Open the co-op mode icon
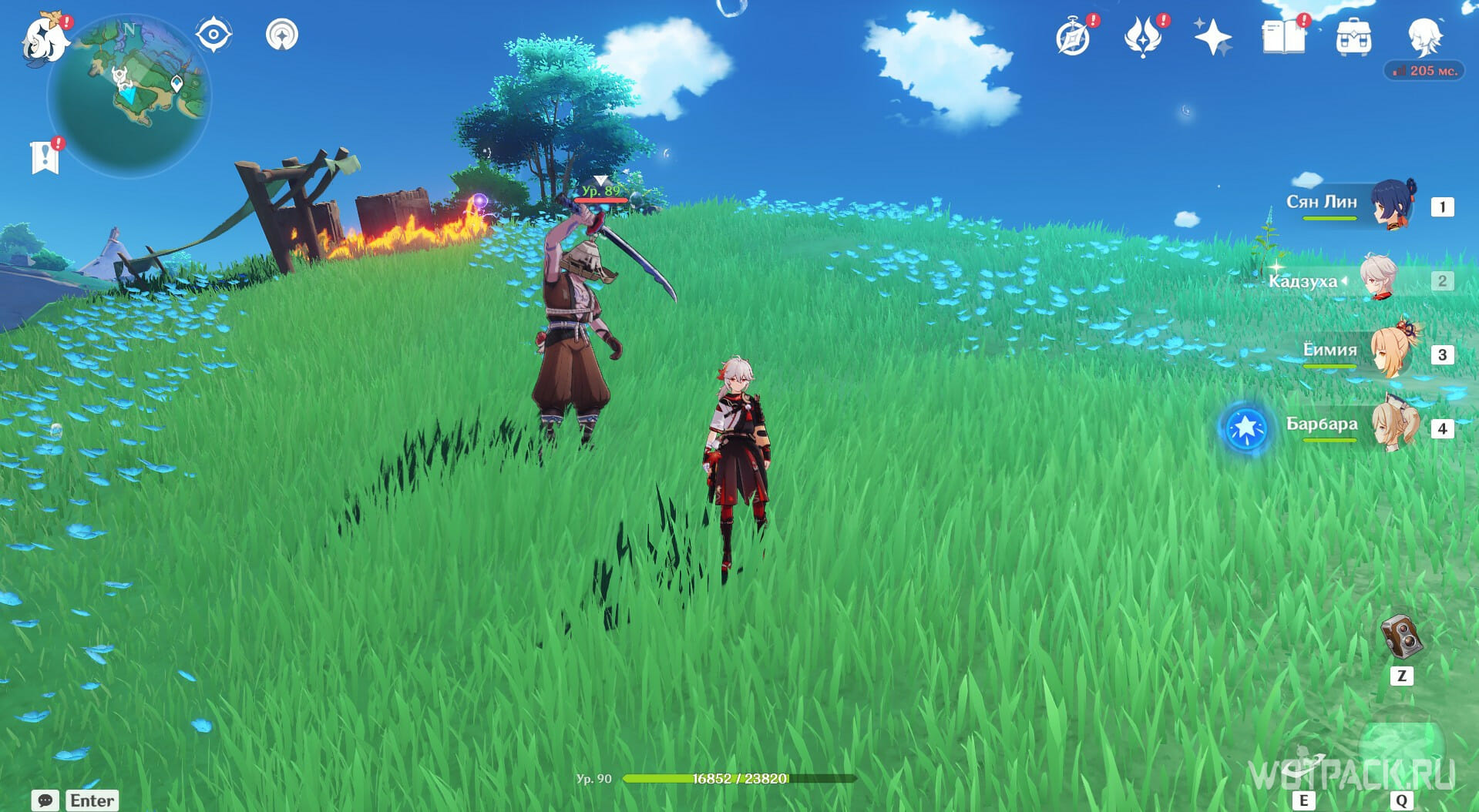This screenshot has width=1479, height=812. tap(282, 35)
